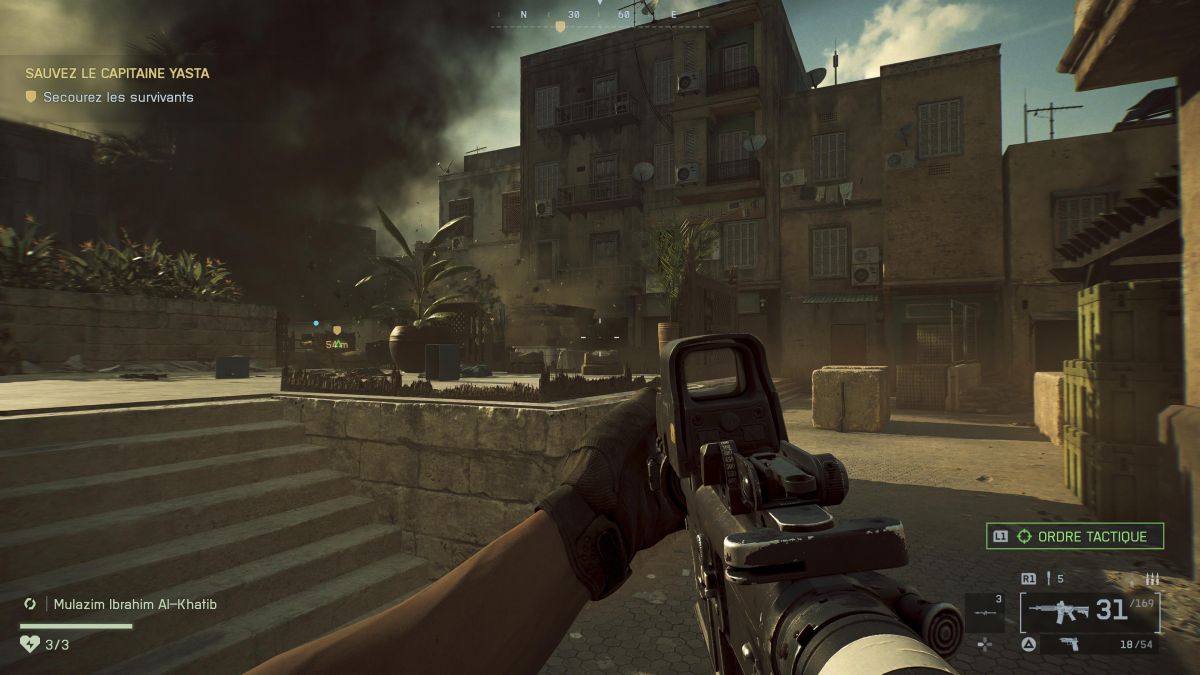Toggle the fire mode bullets icon
This screenshot has height=675, width=1200.
pyautogui.click(x=1152, y=578)
